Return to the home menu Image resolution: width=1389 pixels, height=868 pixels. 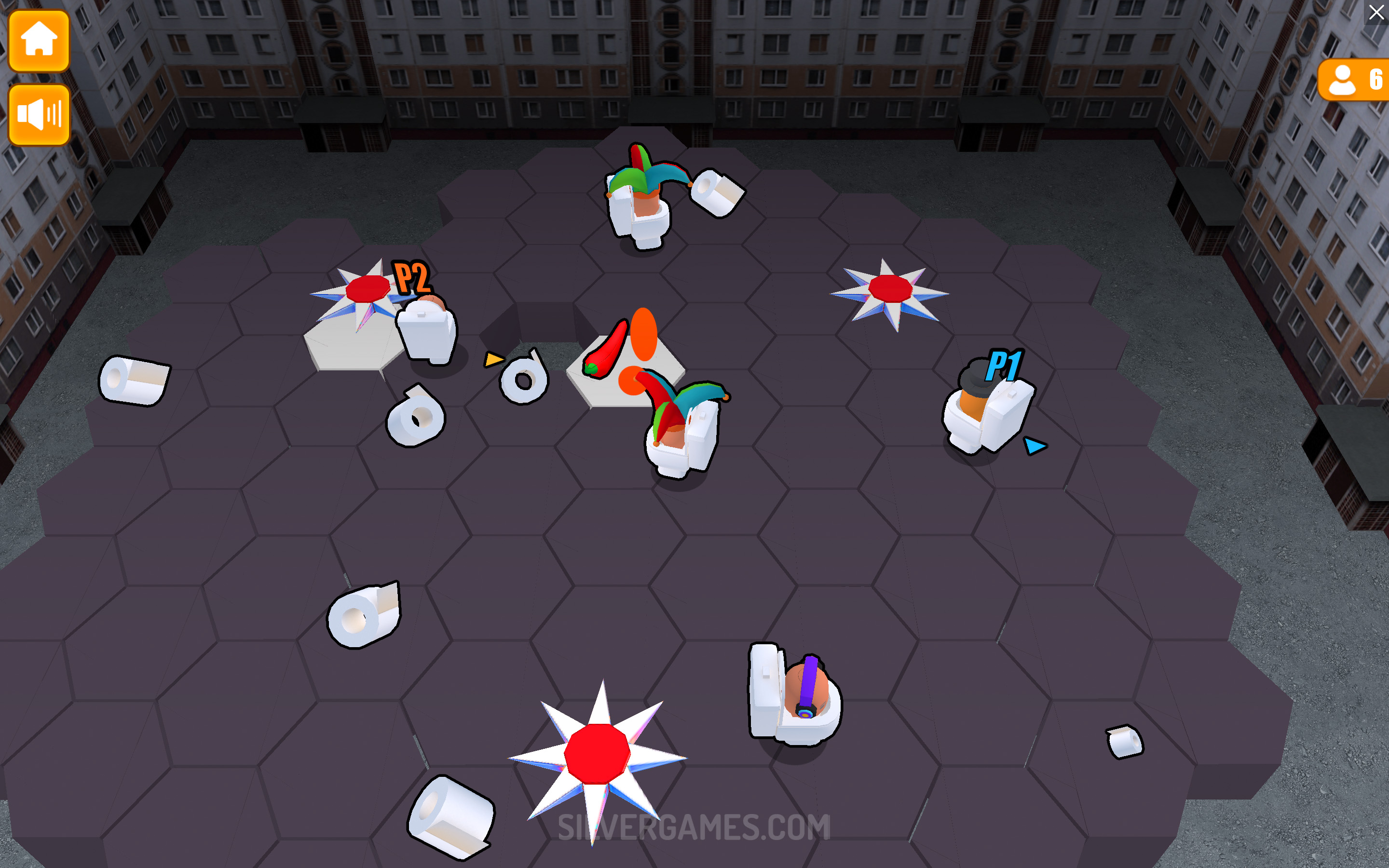tap(39, 40)
